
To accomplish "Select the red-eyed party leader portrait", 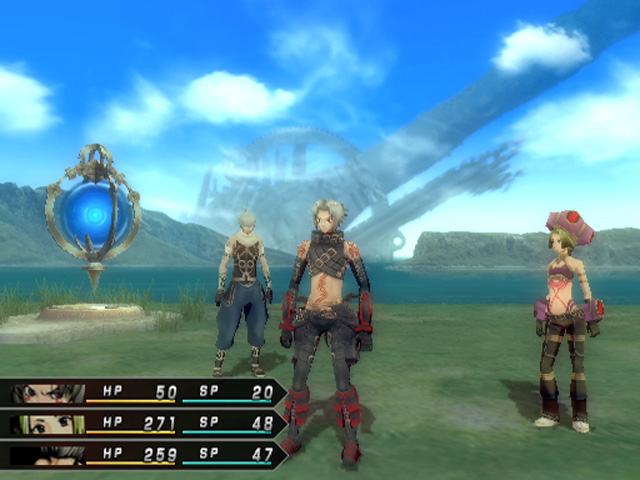I will [x=48, y=393].
